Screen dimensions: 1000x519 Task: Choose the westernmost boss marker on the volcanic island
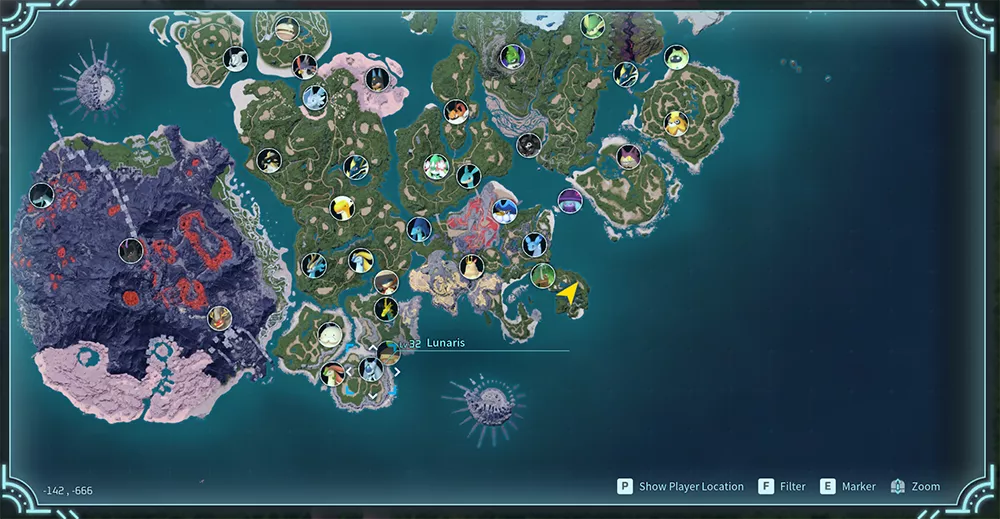(41, 195)
